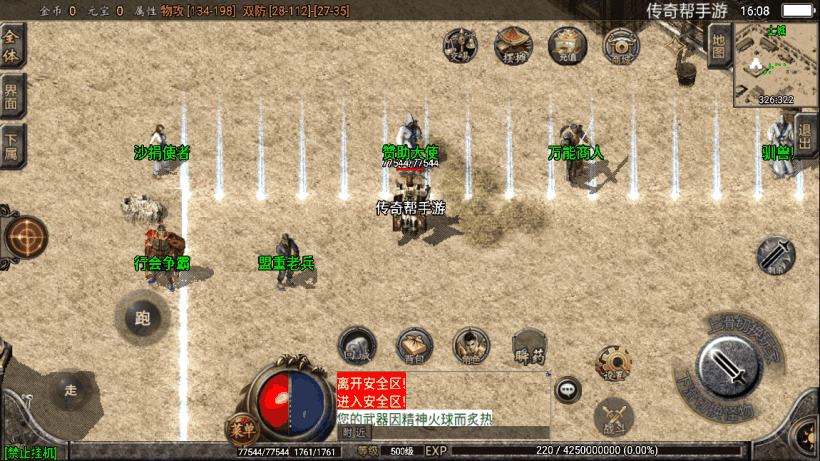Screen dimensions: 820x461
Task: Use the 瞬药 instant potion button
Action: (529, 347)
